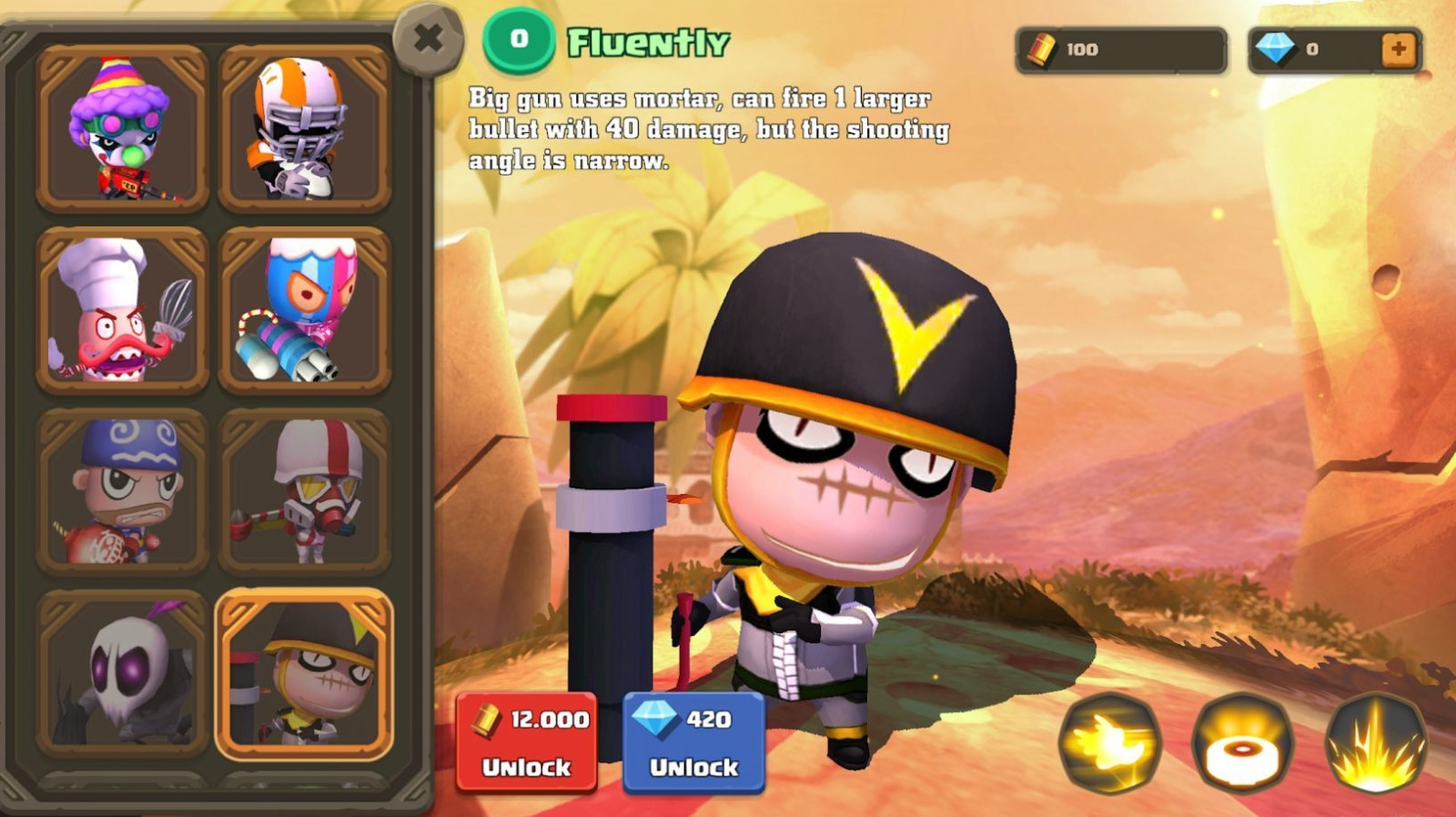Select the masked wrestler with rocket launcher
1456x817 pixels.
(x=304, y=310)
